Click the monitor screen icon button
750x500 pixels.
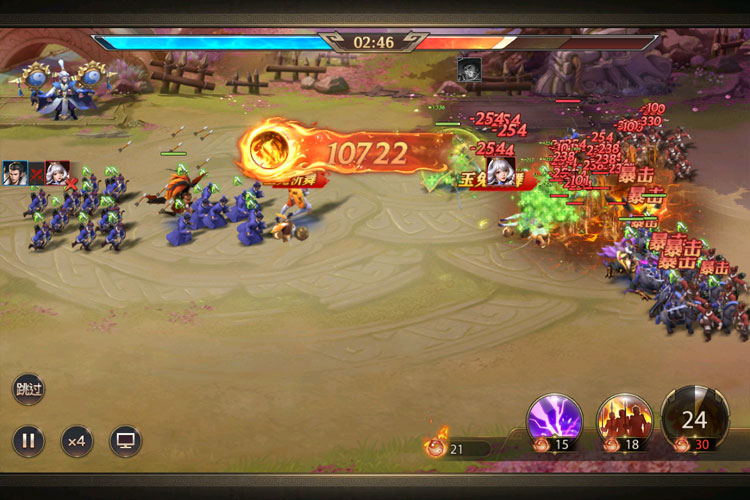pos(126,440)
